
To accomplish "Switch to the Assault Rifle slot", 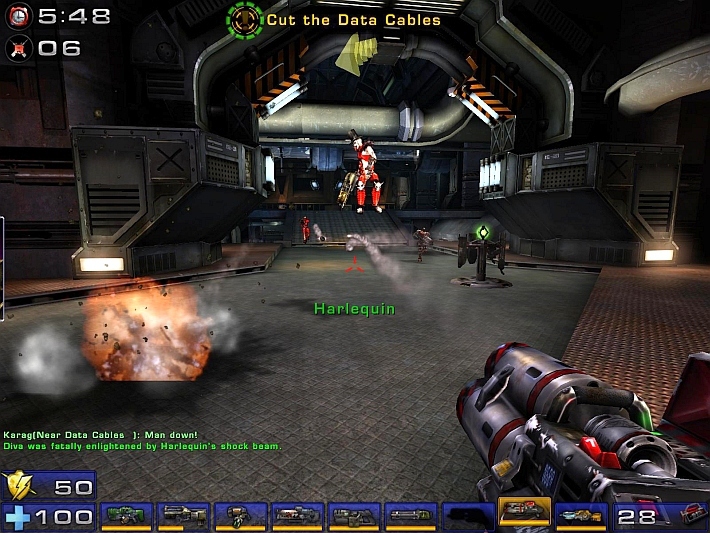I will [x=183, y=514].
